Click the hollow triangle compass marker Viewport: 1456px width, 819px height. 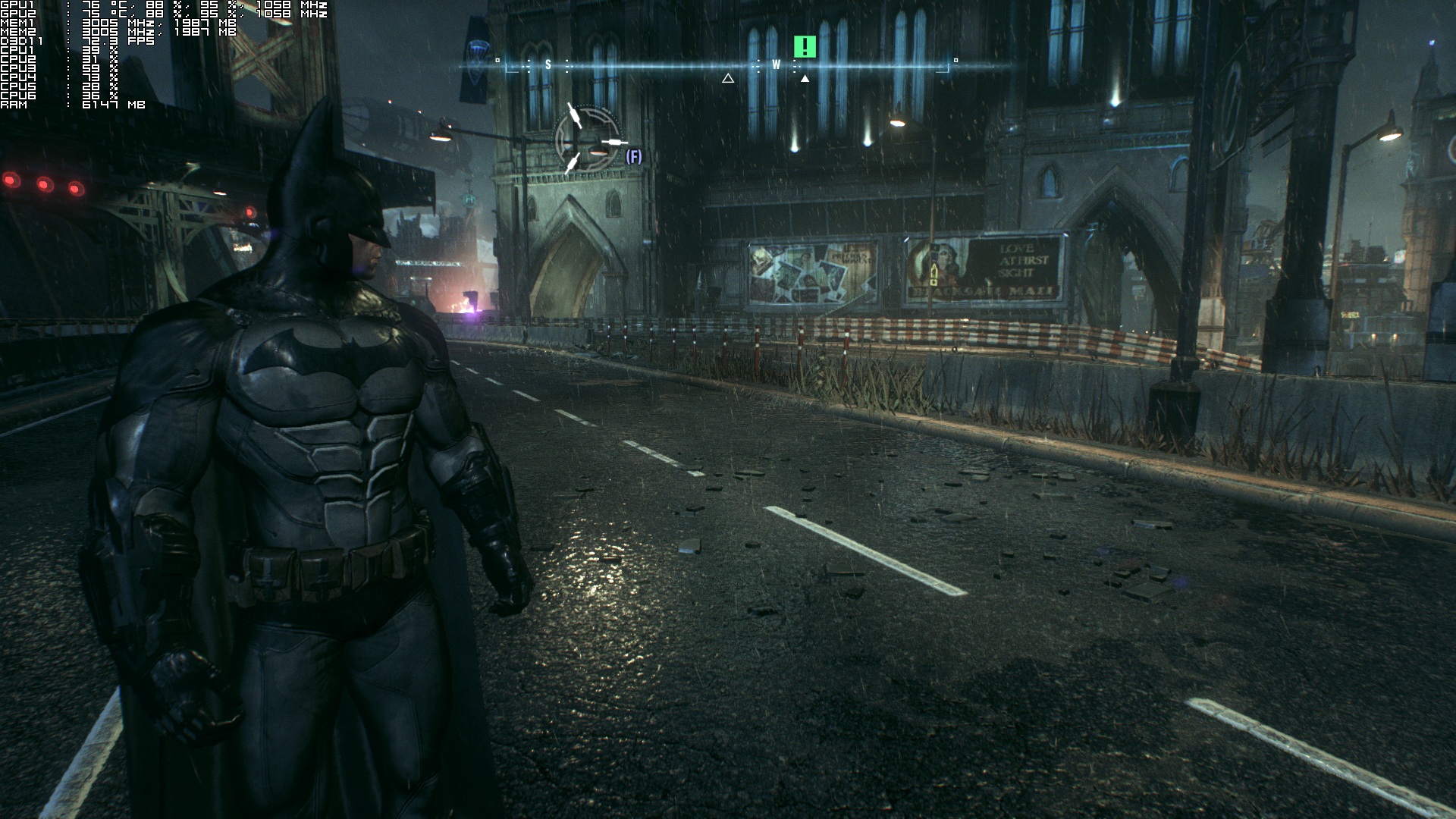pos(728,78)
